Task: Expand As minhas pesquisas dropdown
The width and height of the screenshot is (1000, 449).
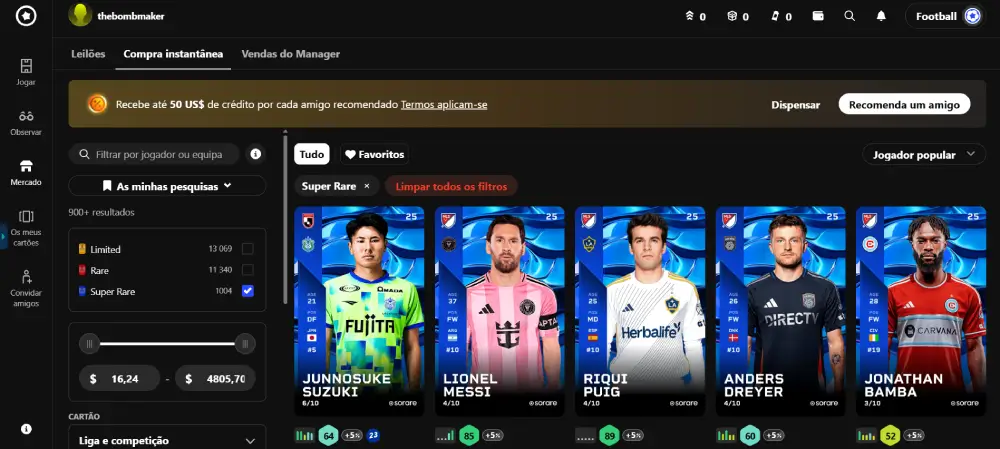Action: pos(167,185)
